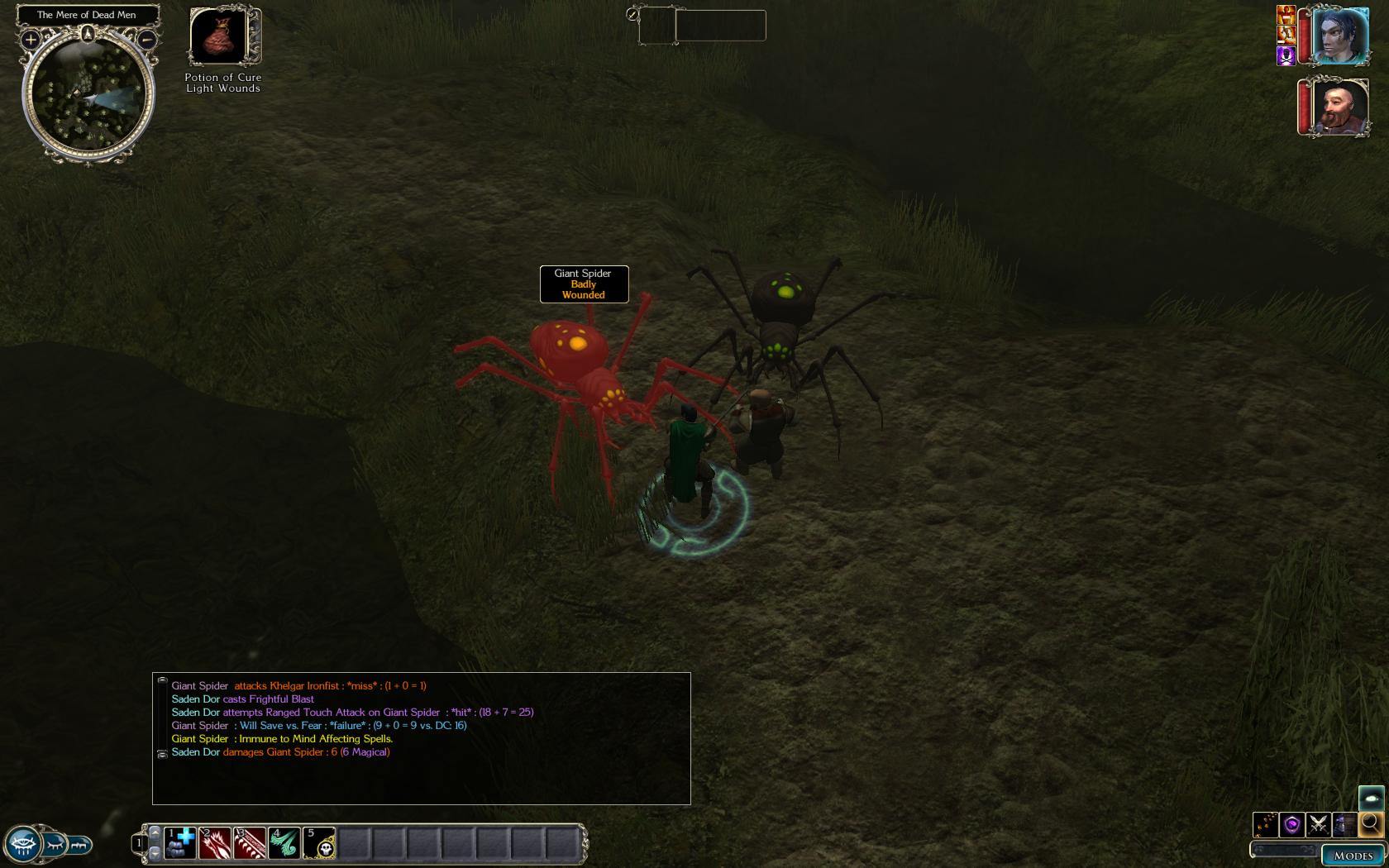The image size is (1389, 868).
Task: Zoom out the minimap with the minus button
Action: 146,39
